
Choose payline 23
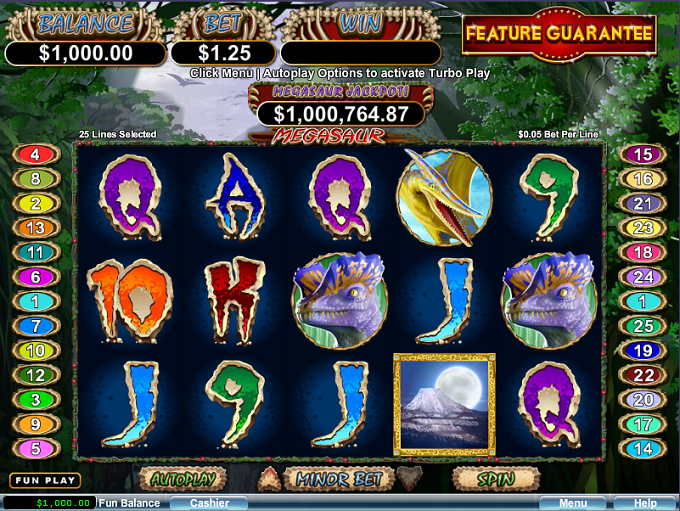click(x=643, y=228)
